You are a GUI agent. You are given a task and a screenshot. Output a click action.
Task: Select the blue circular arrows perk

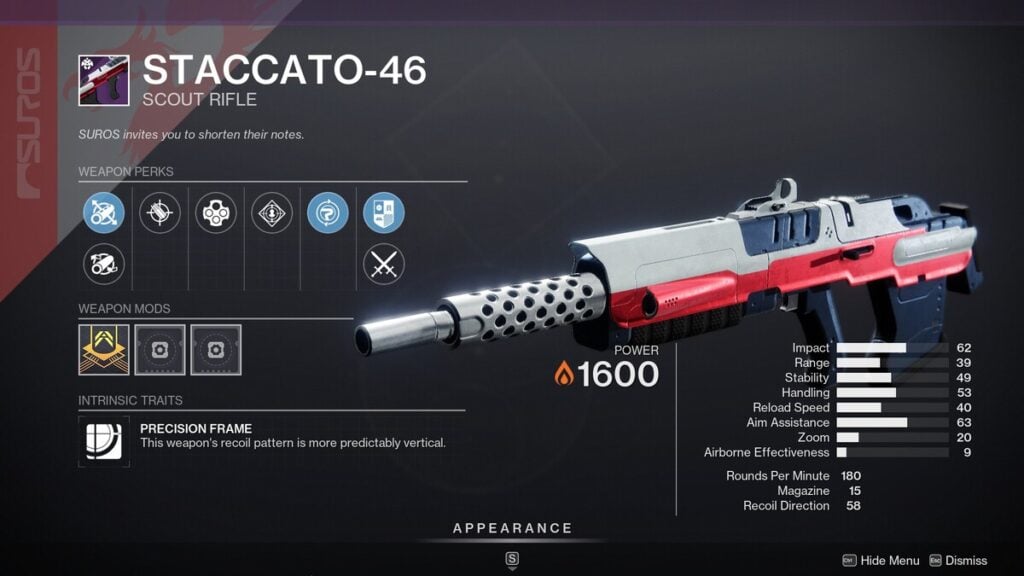328,213
